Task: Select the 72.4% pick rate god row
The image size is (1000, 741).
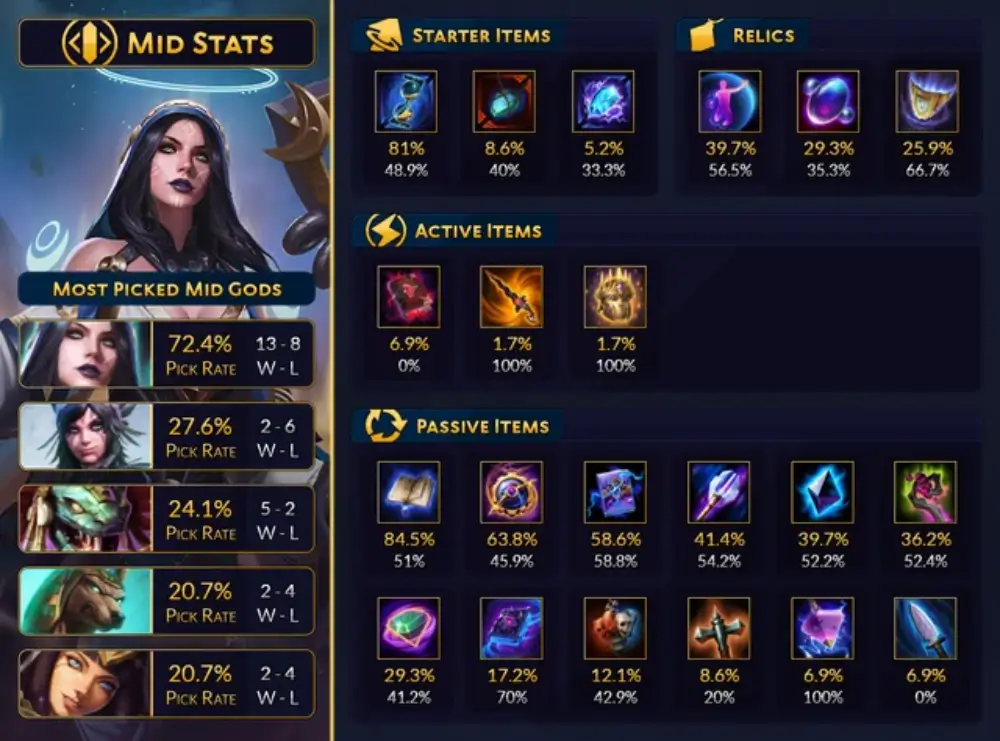Action: tap(166, 353)
